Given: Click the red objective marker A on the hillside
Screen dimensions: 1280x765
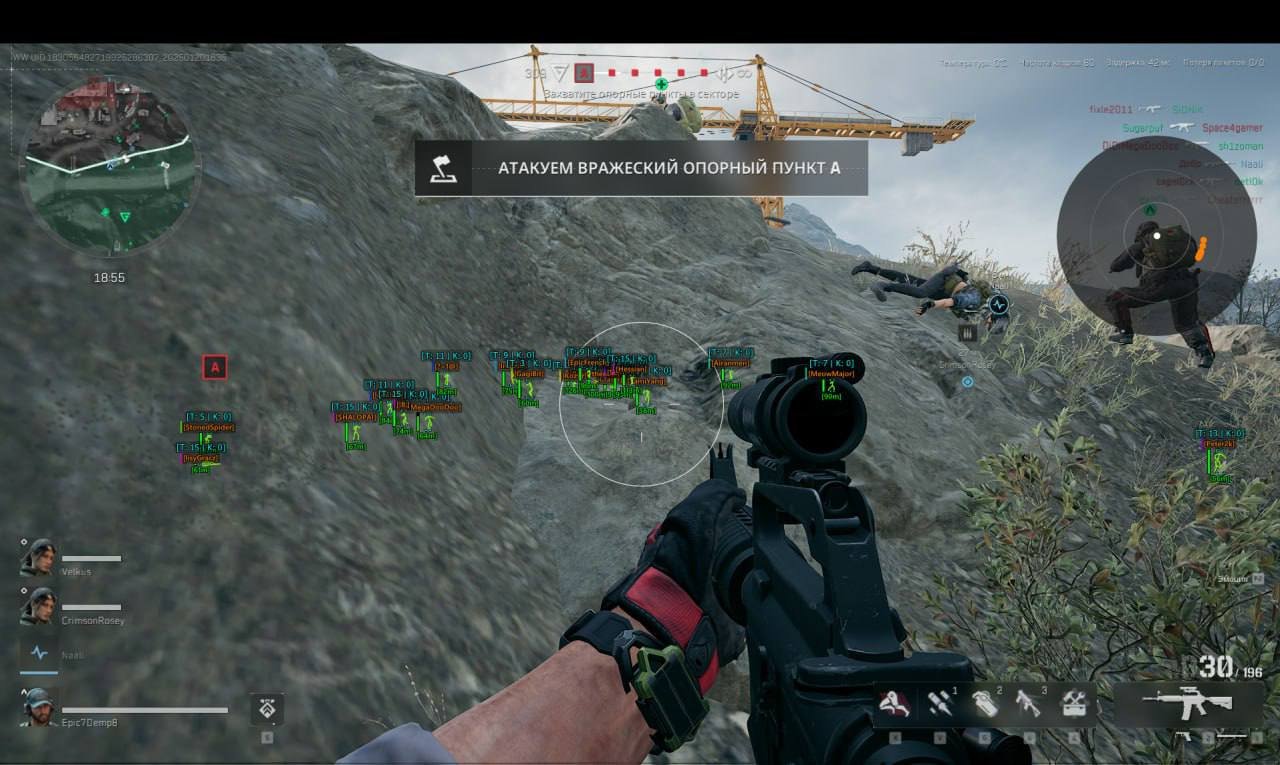Looking at the screenshot, I should [x=215, y=367].
